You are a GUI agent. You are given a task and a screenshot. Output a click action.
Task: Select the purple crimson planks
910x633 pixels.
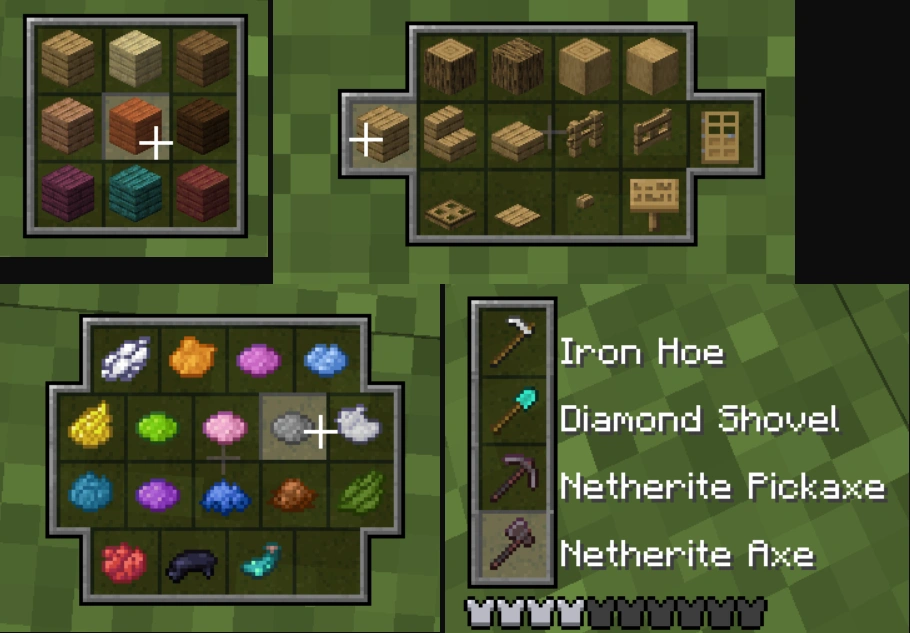point(69,192)
